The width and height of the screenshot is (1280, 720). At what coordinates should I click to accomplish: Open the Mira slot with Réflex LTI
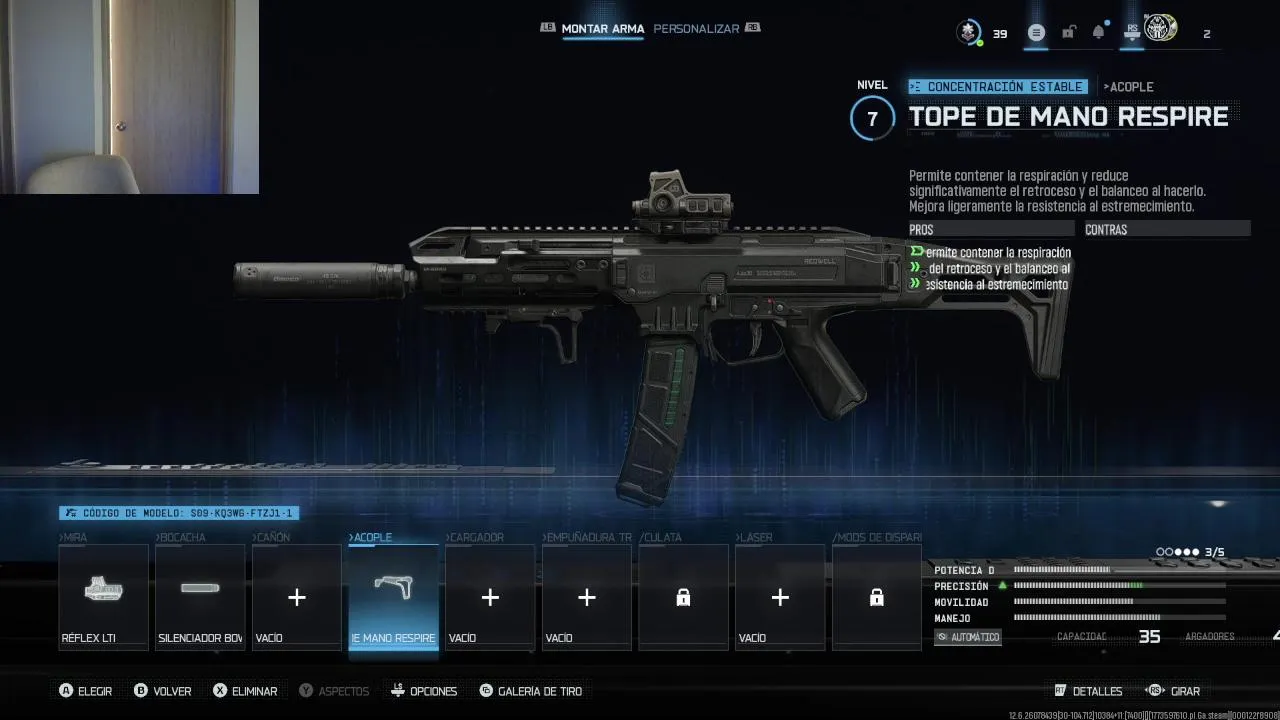tap(103, 598)
